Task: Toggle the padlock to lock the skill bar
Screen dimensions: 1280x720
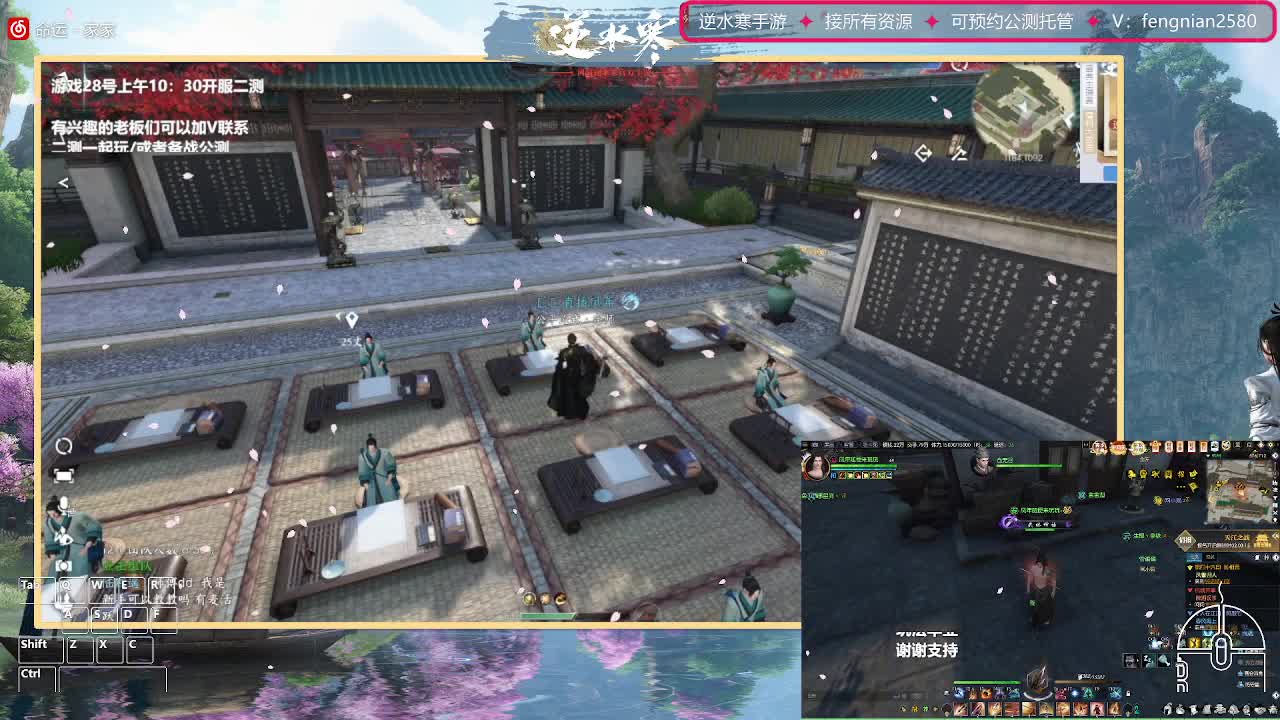Action: click(x=1128, y=694)
